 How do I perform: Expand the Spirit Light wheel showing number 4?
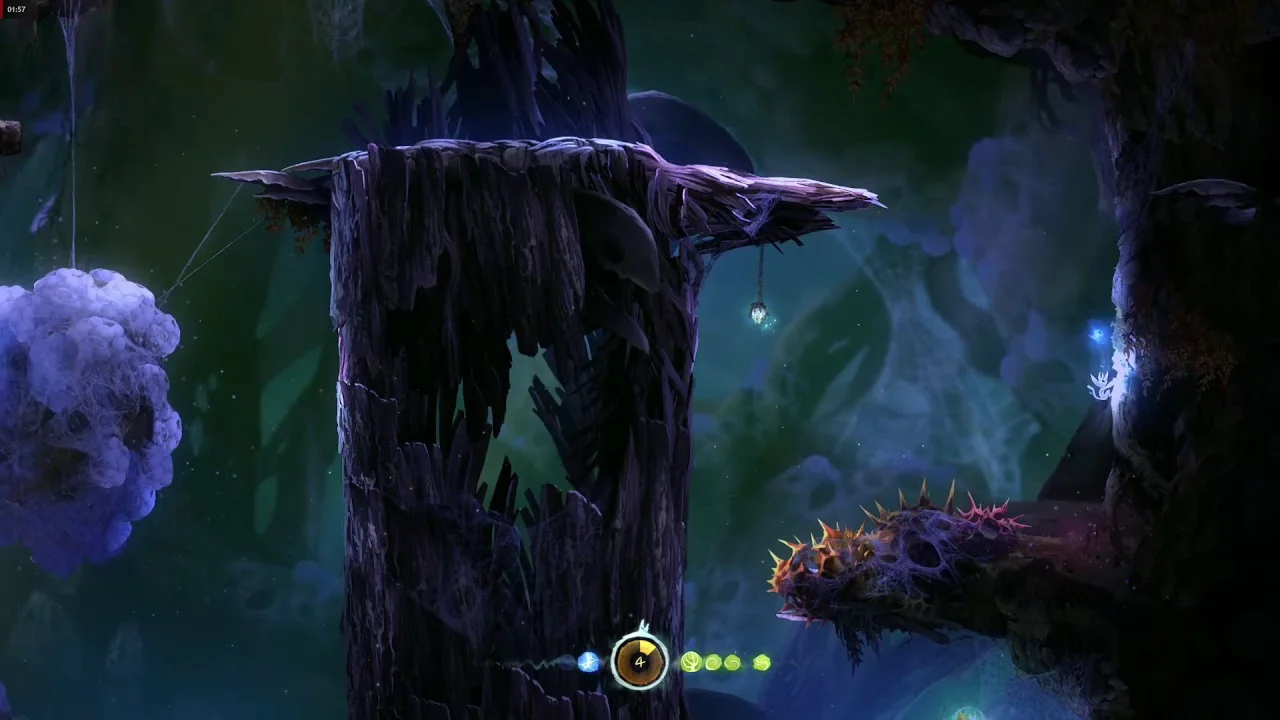click(x=639, y=662)
